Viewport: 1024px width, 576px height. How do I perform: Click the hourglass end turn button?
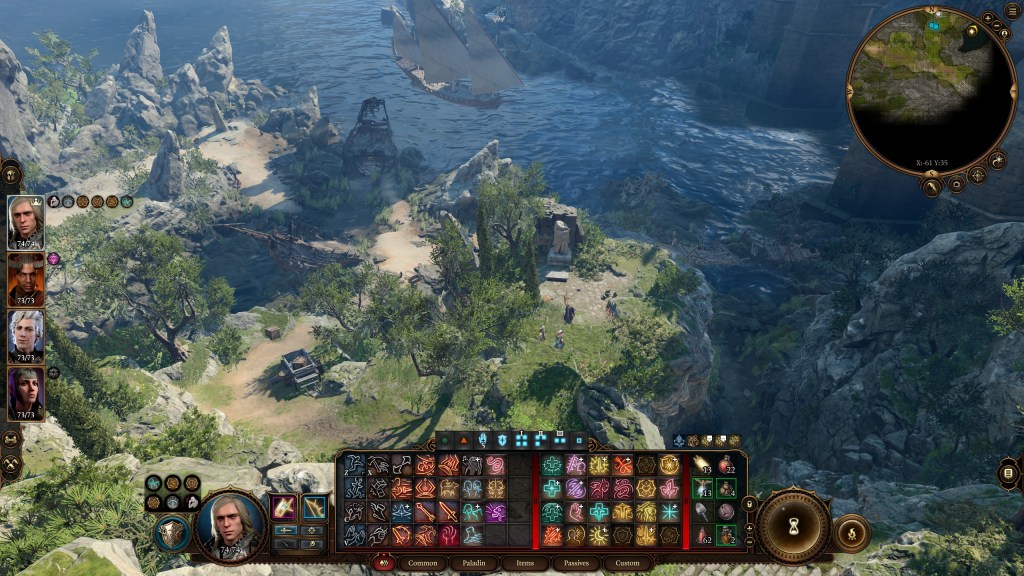coord(795,527)
